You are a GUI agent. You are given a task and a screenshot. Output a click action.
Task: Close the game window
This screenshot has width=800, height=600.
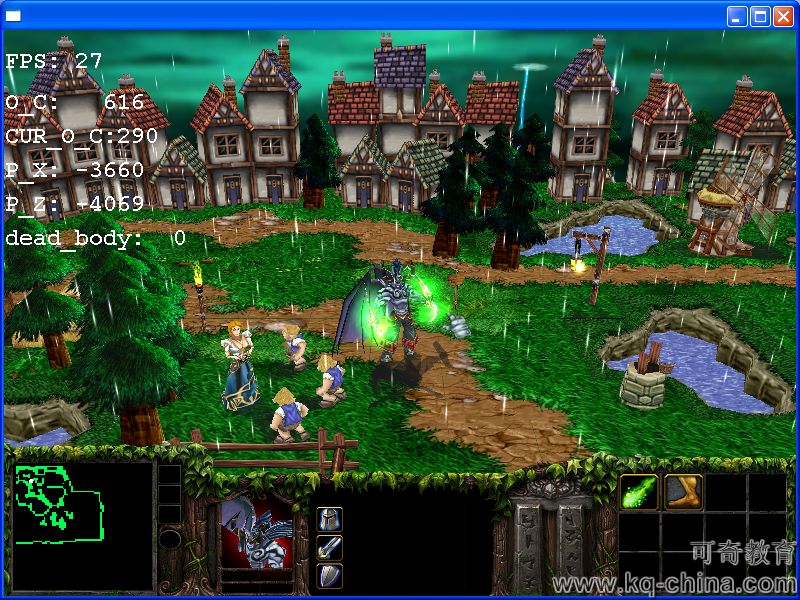click(783, 16)
